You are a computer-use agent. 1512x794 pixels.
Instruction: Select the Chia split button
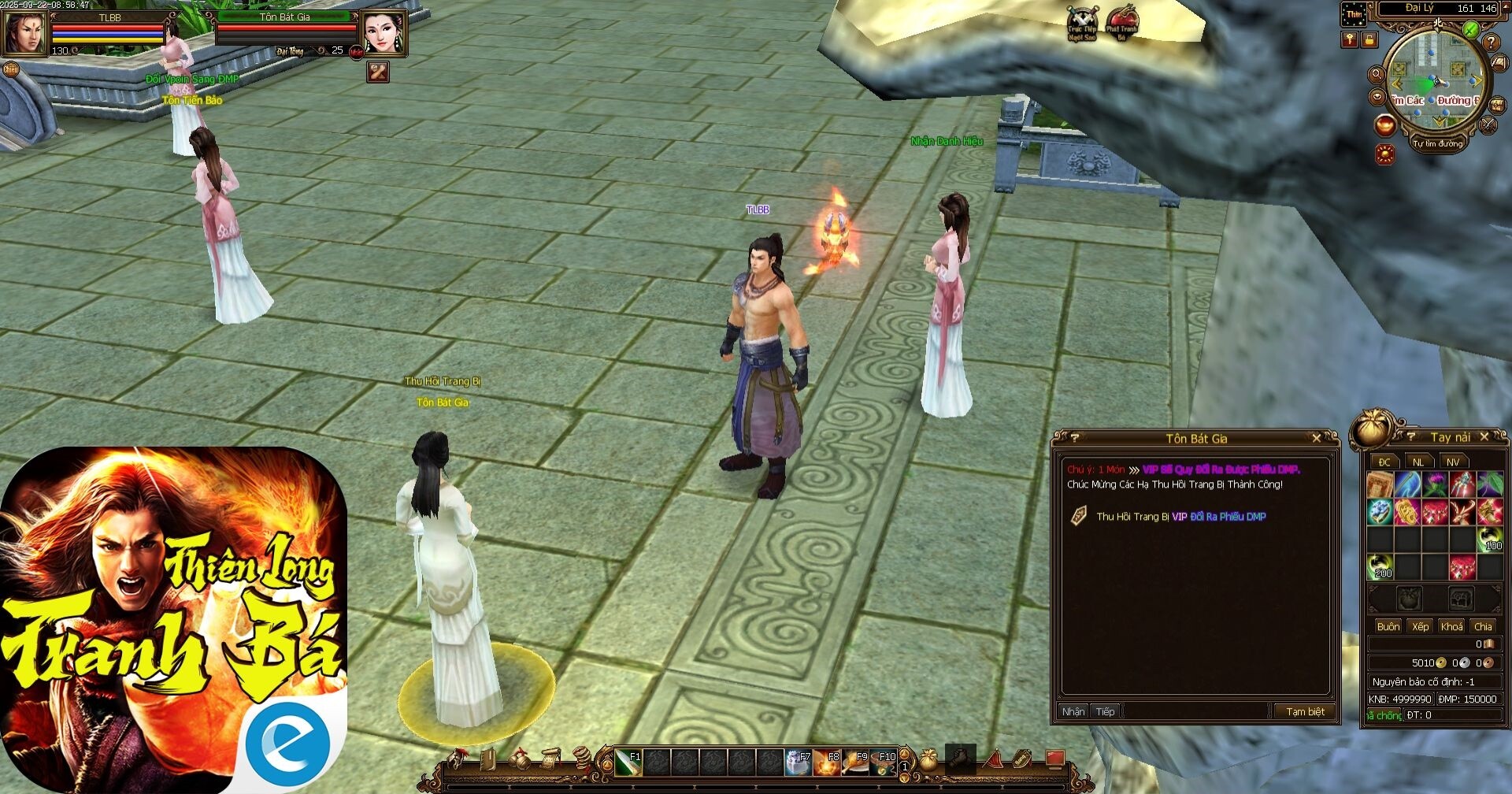(x=1483, y=626)
